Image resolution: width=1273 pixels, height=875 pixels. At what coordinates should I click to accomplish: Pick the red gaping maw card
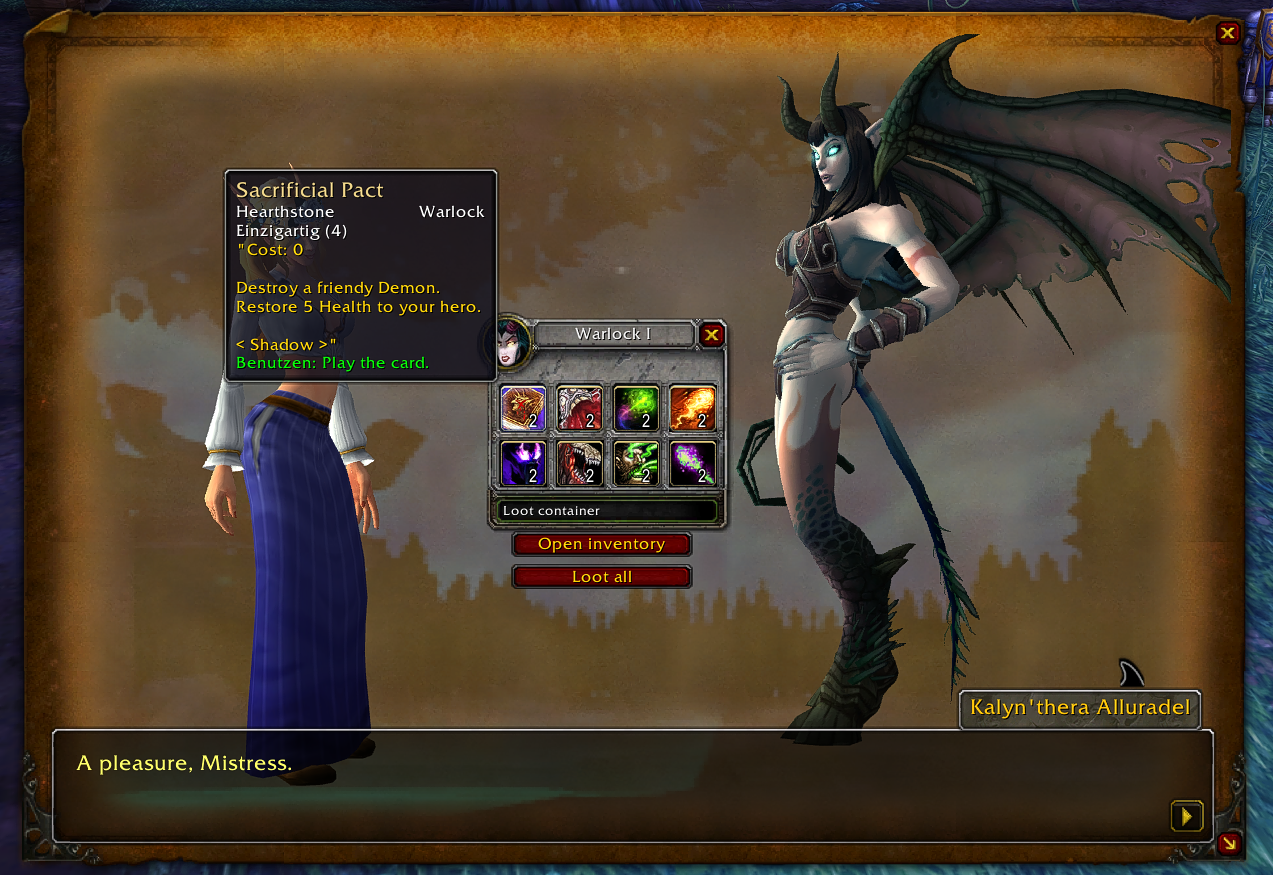(x=579, y=408)
